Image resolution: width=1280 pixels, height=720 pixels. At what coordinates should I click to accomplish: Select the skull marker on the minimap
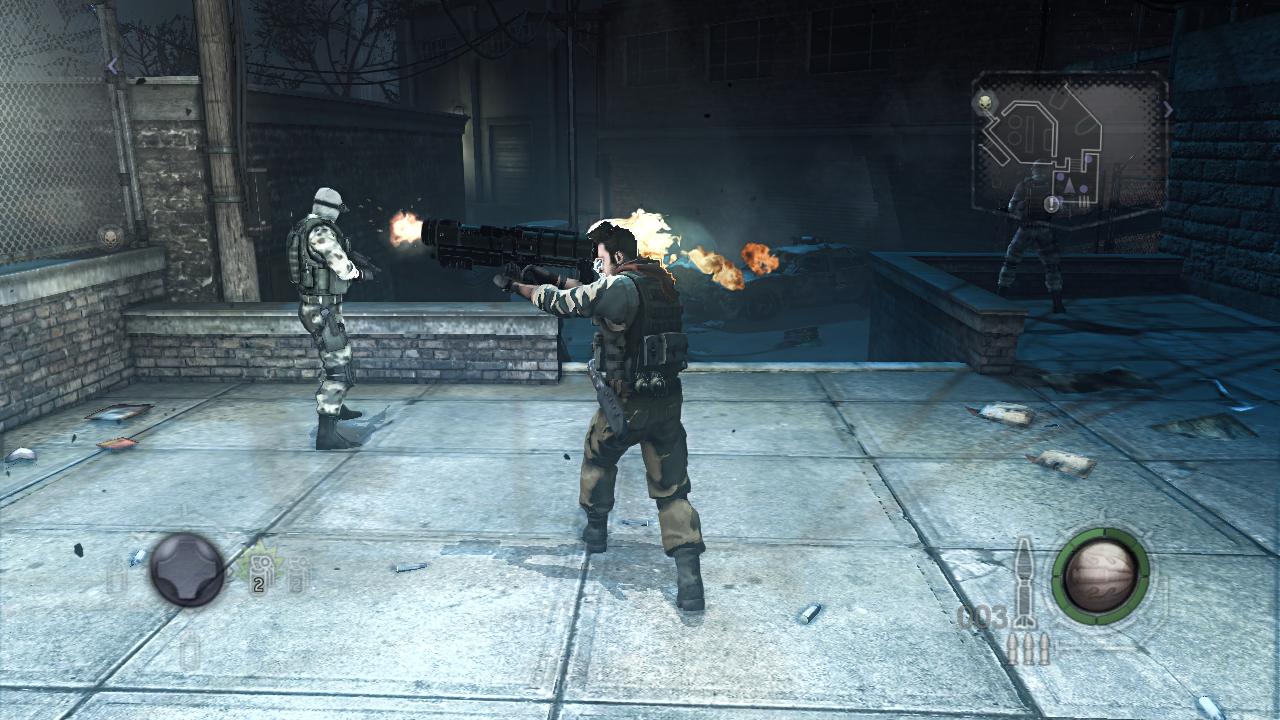tap(986, 102)
